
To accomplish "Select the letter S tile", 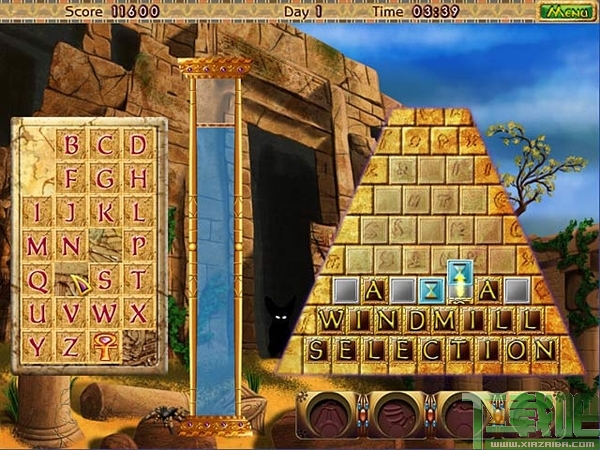I will tap(104, 279).
